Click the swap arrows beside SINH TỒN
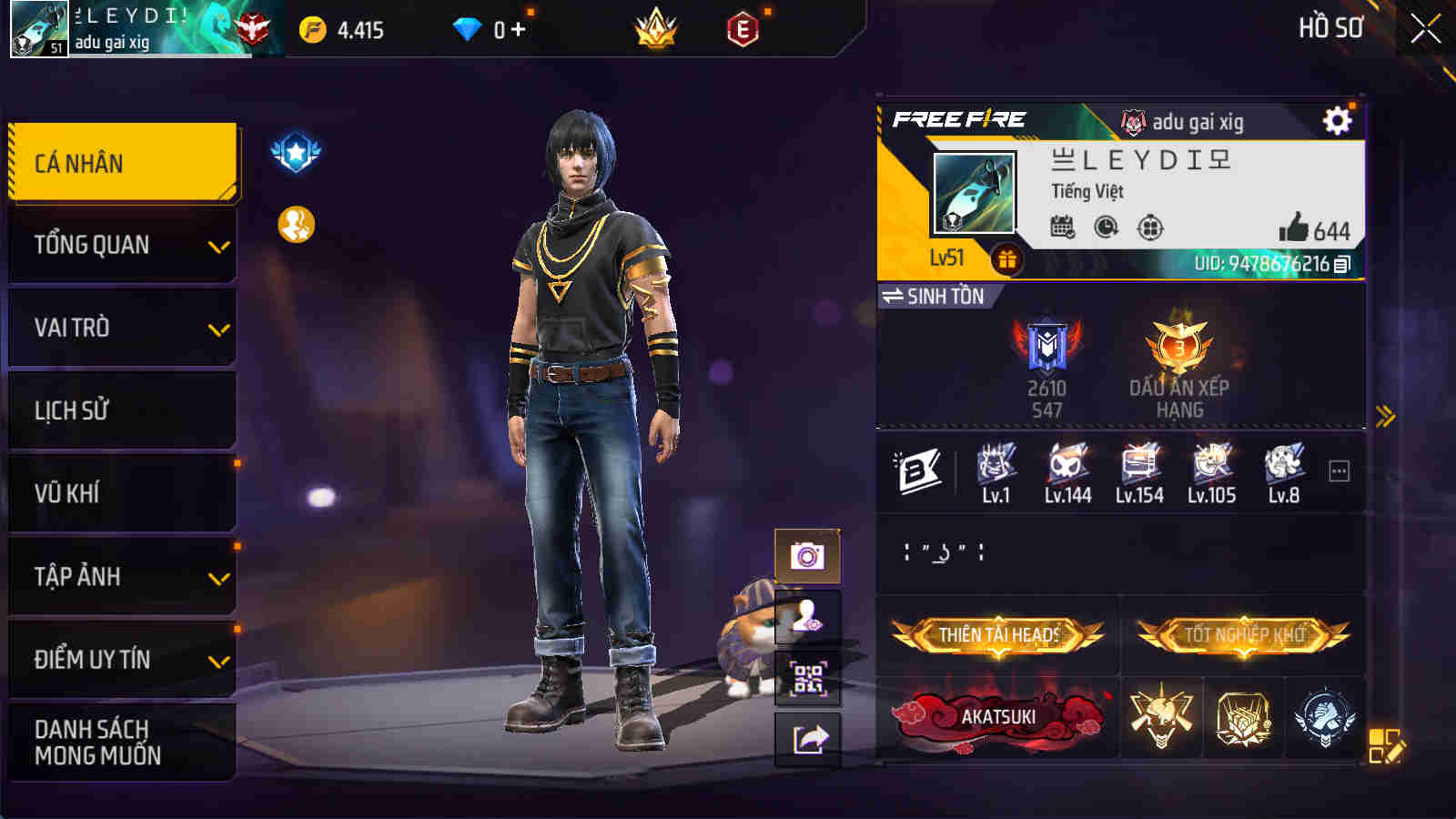The image size is (1456, 819). (894, 294)
